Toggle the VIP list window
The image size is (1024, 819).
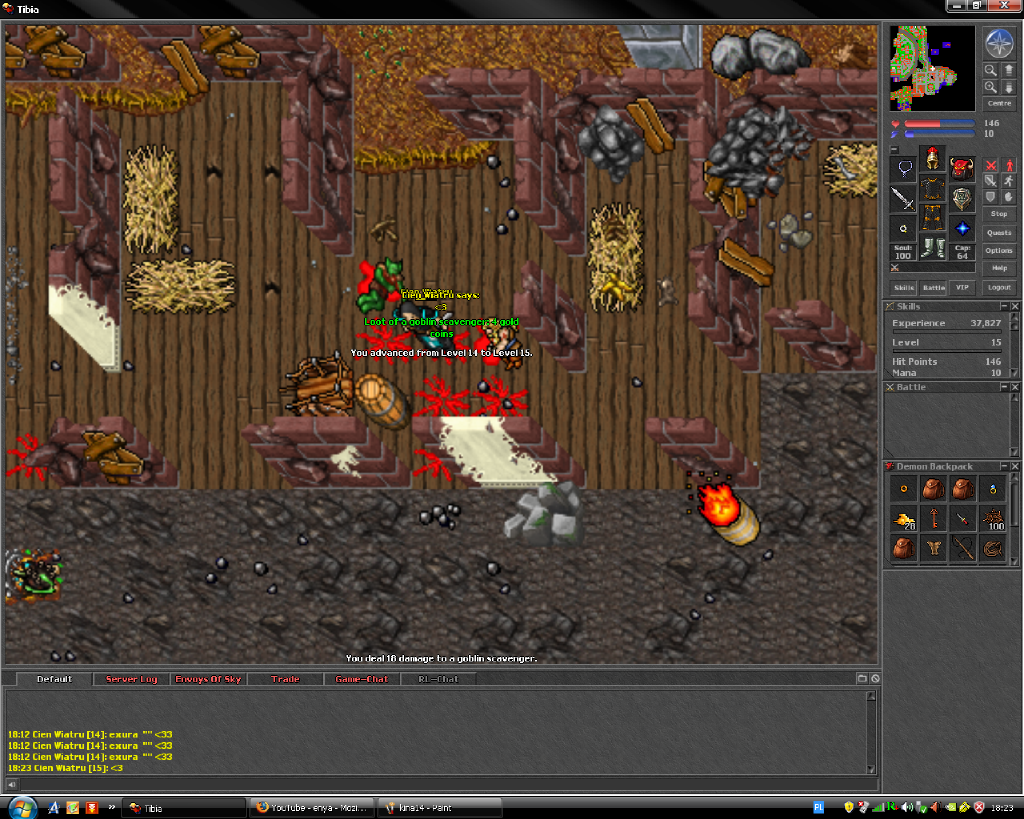click(963, 288)
